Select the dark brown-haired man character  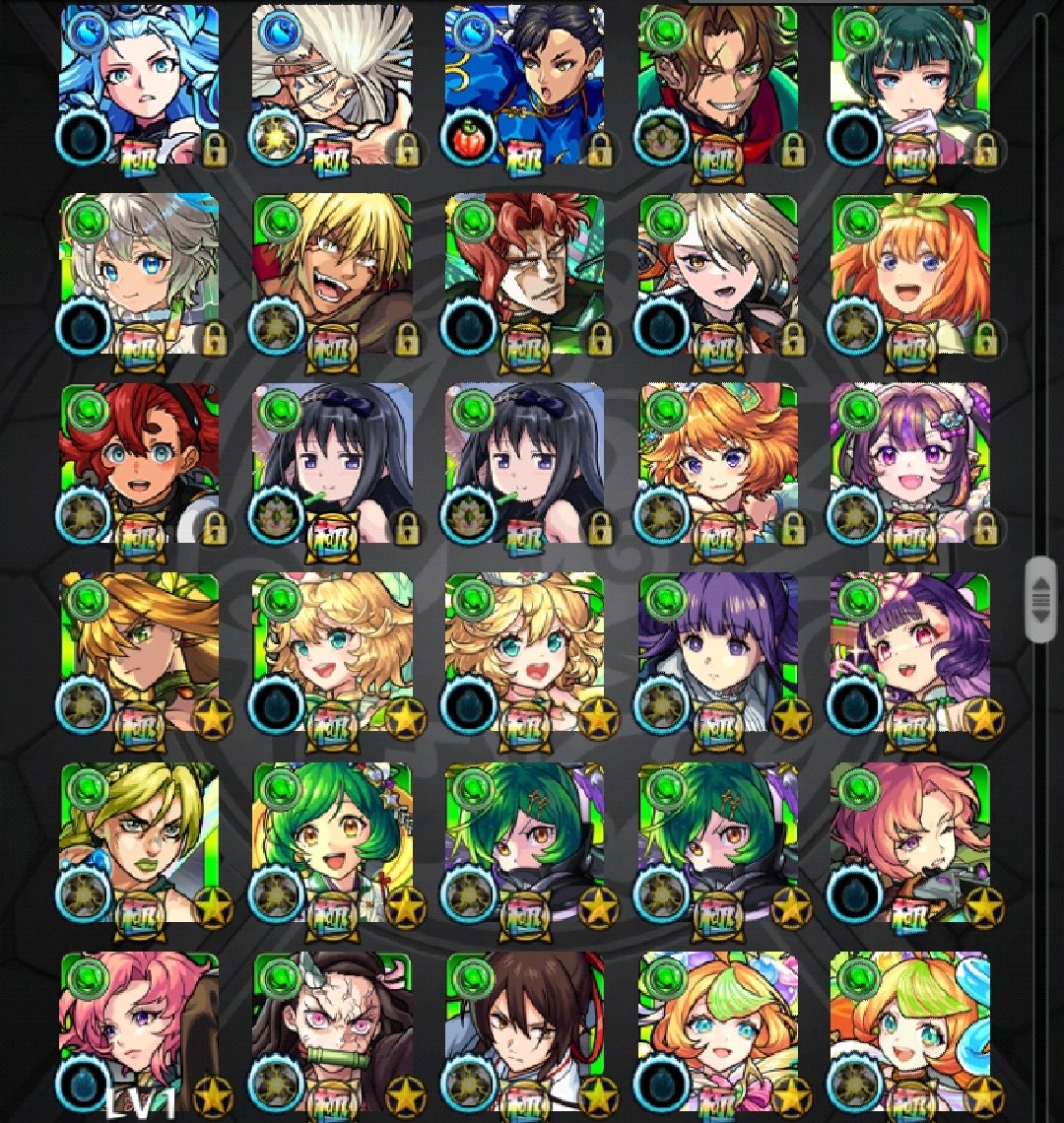point(524,1029)
